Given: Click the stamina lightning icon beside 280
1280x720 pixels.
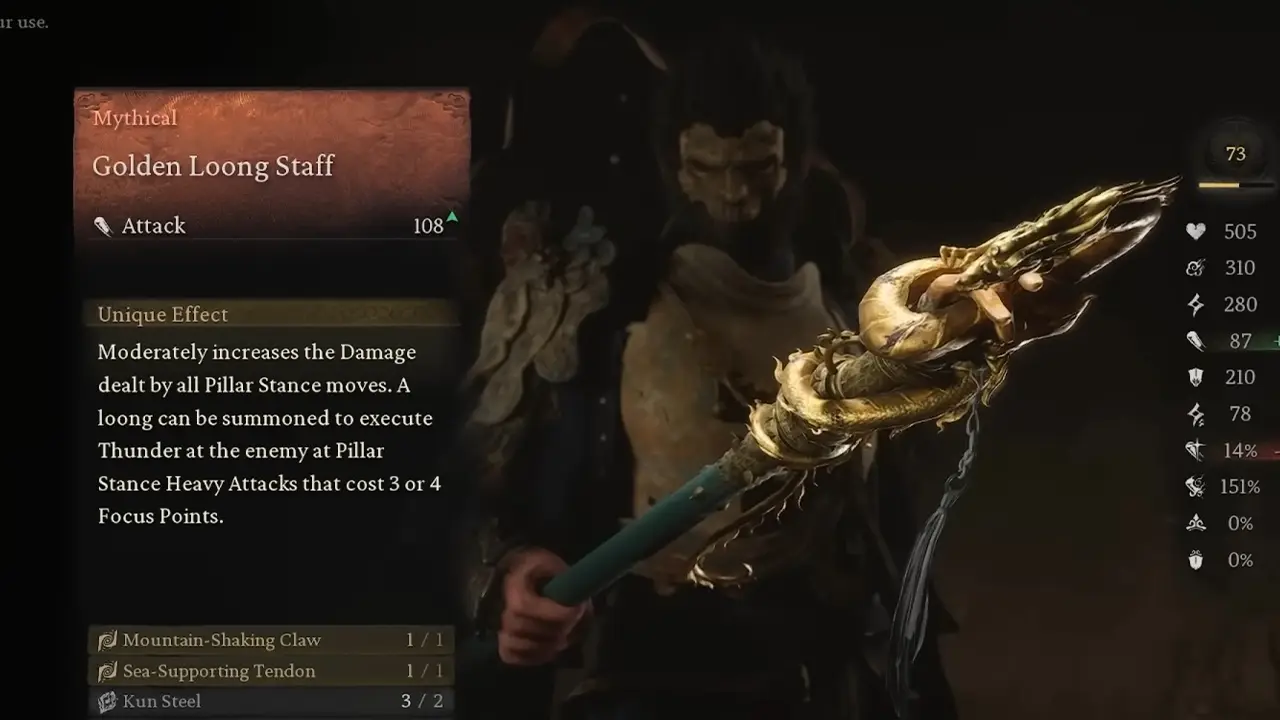Looking at the screenshot, I should click(x=1194, y=304).
